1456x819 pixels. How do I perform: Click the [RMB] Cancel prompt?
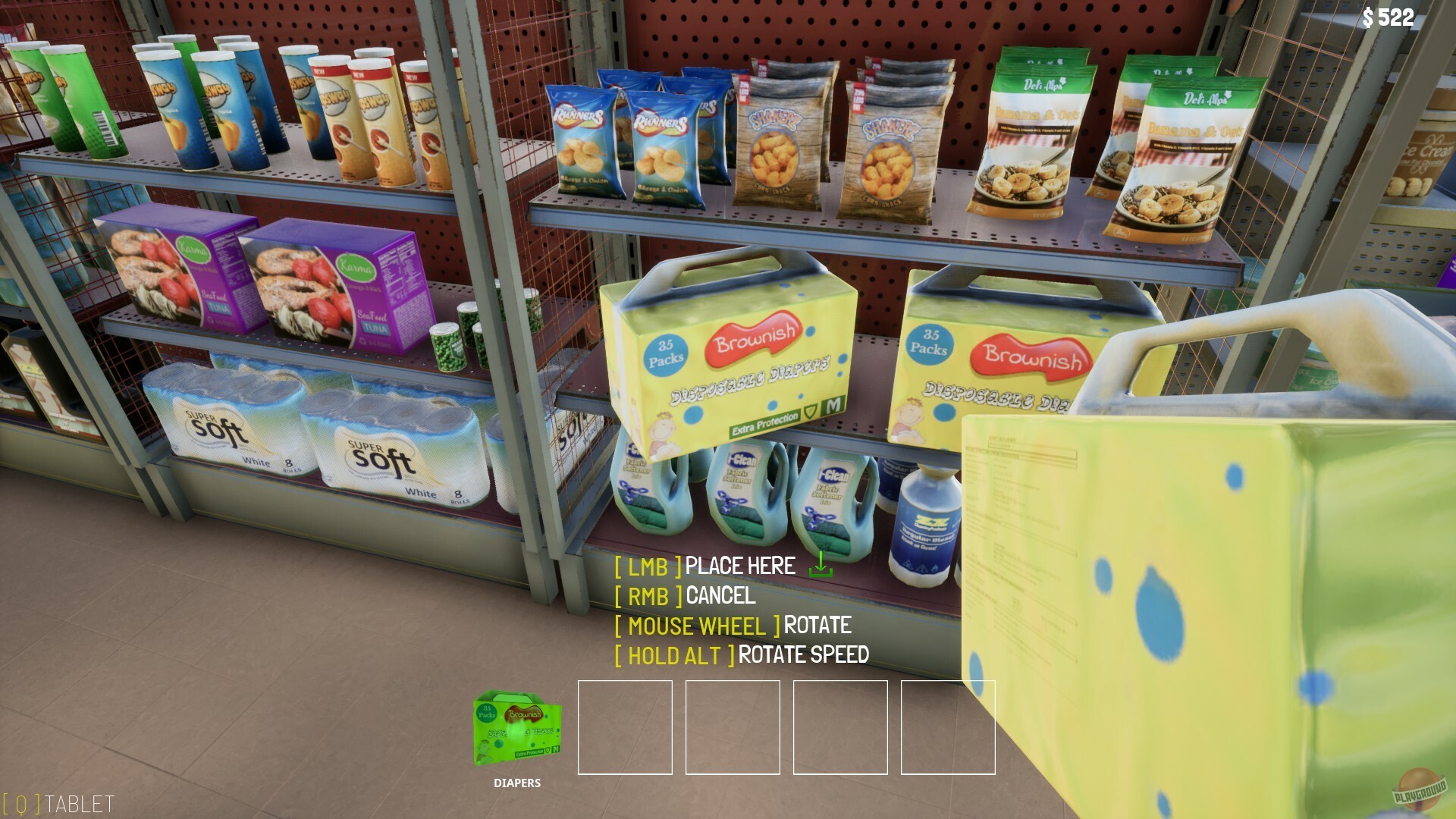point(686,596)
